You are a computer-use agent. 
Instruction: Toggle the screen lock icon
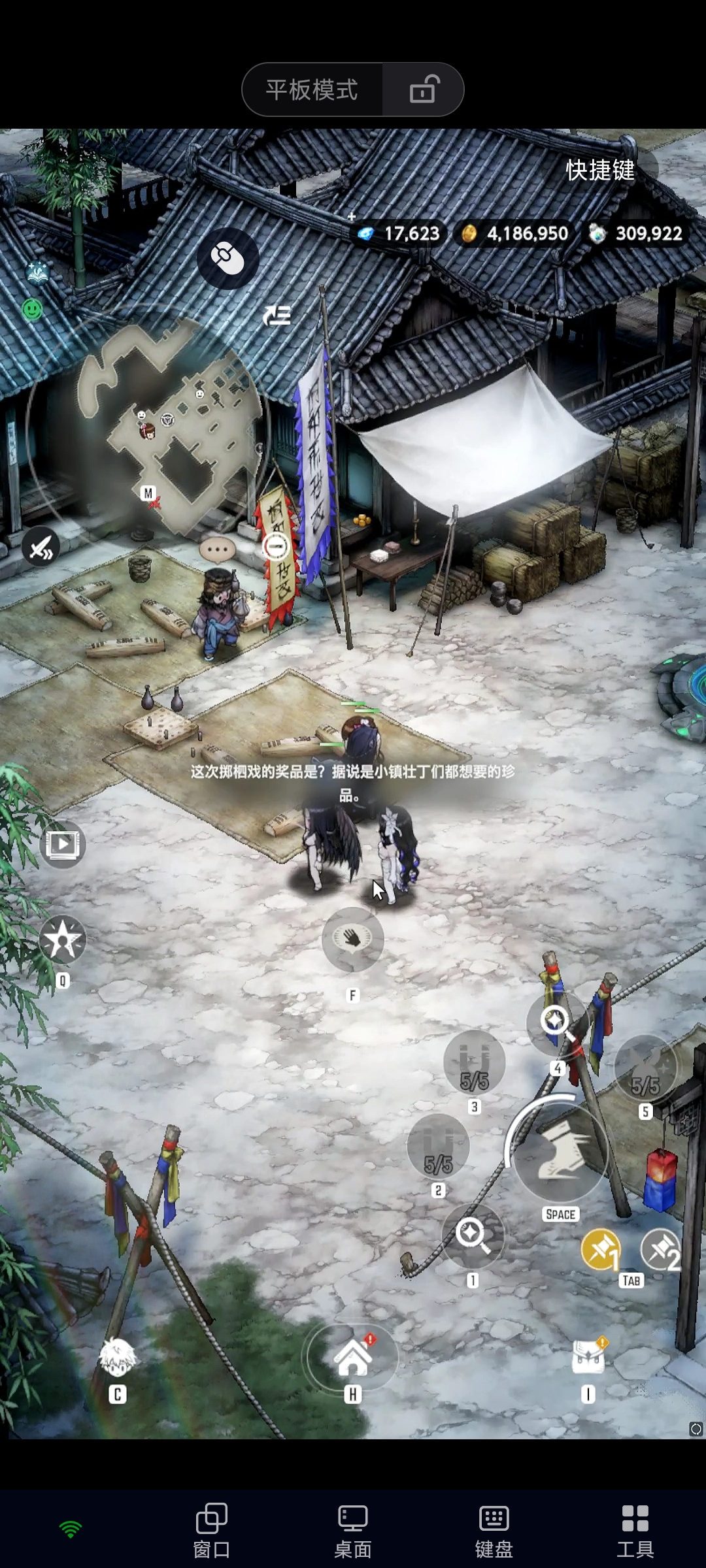[x=424, y=90]
